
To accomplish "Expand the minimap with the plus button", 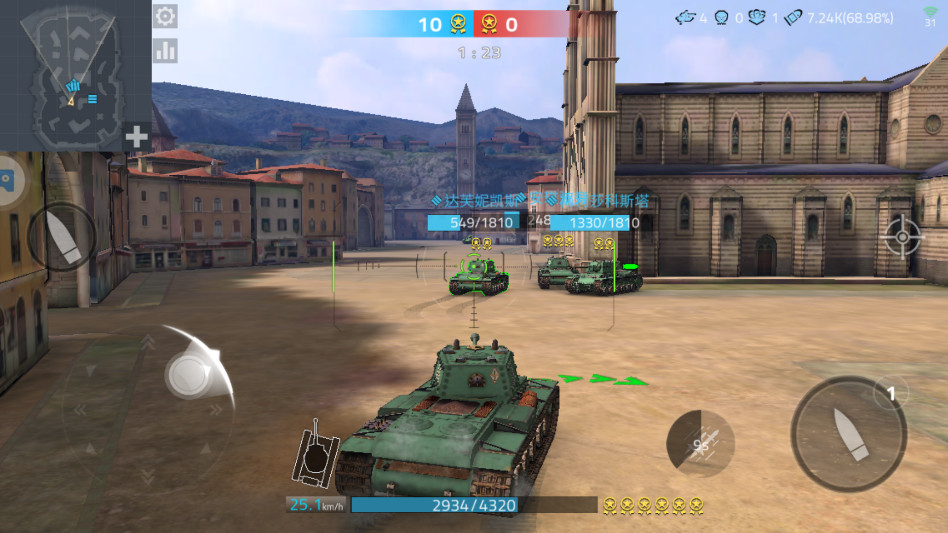I will click(x=136, y=137).
